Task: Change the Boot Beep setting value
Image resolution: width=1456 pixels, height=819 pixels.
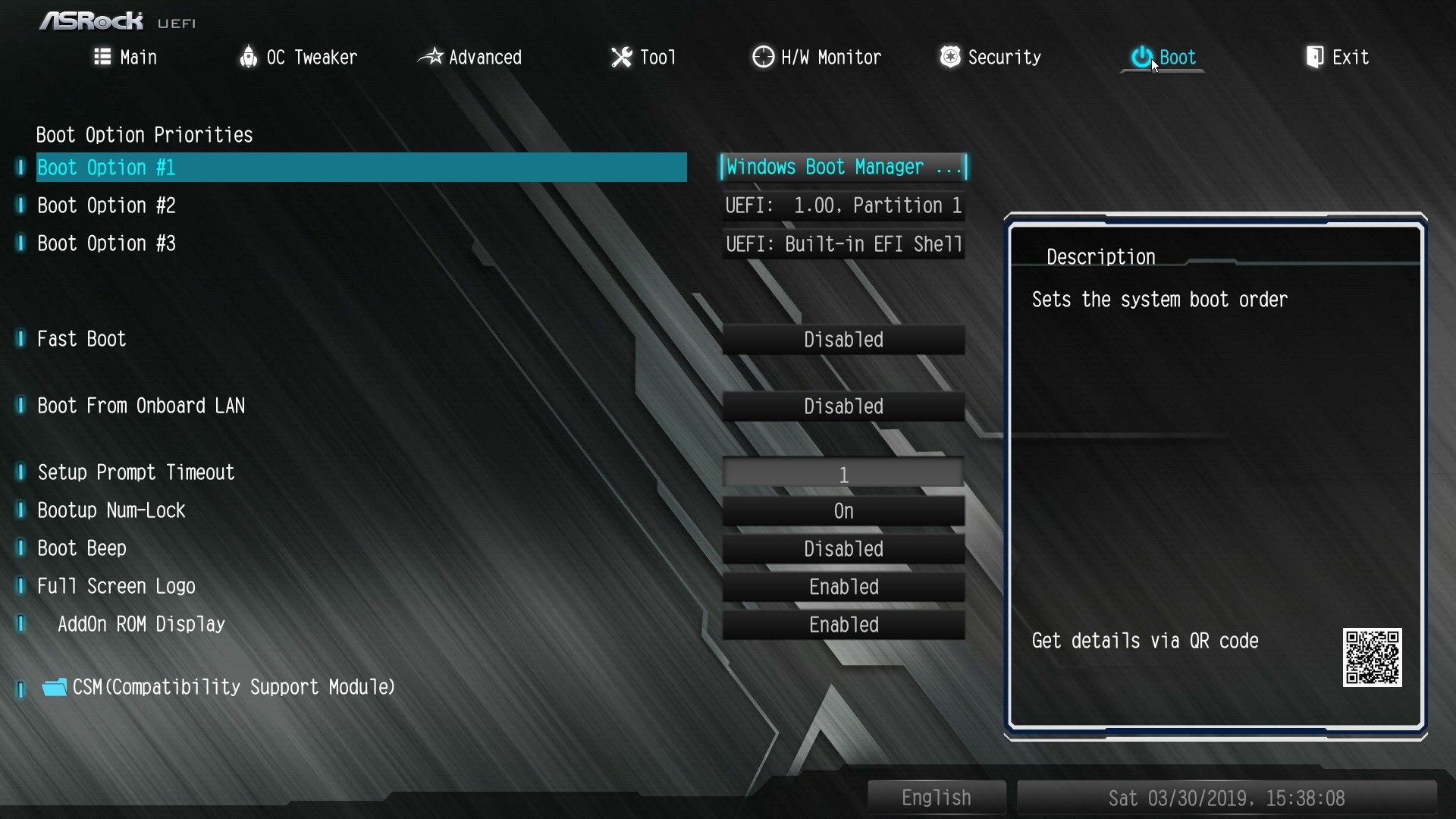Action: (x=843, y=548)
